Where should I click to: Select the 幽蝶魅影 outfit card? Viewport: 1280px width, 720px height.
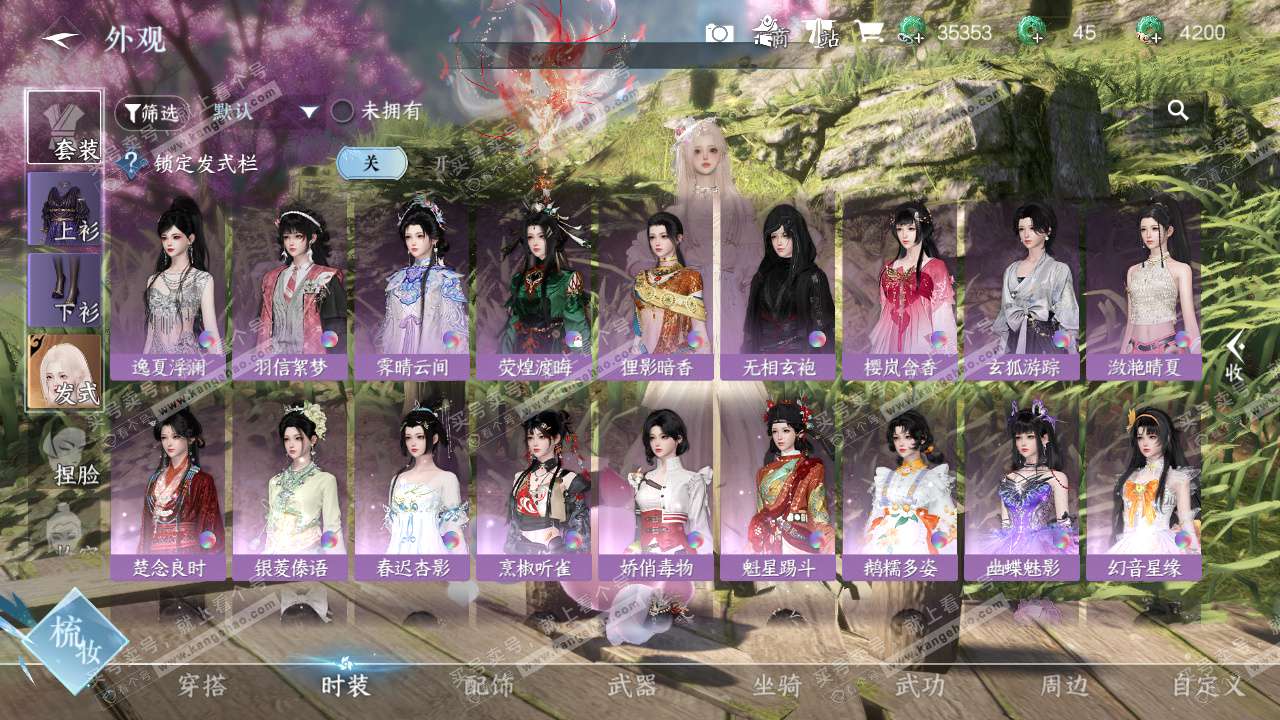[x=1022, y=490]
